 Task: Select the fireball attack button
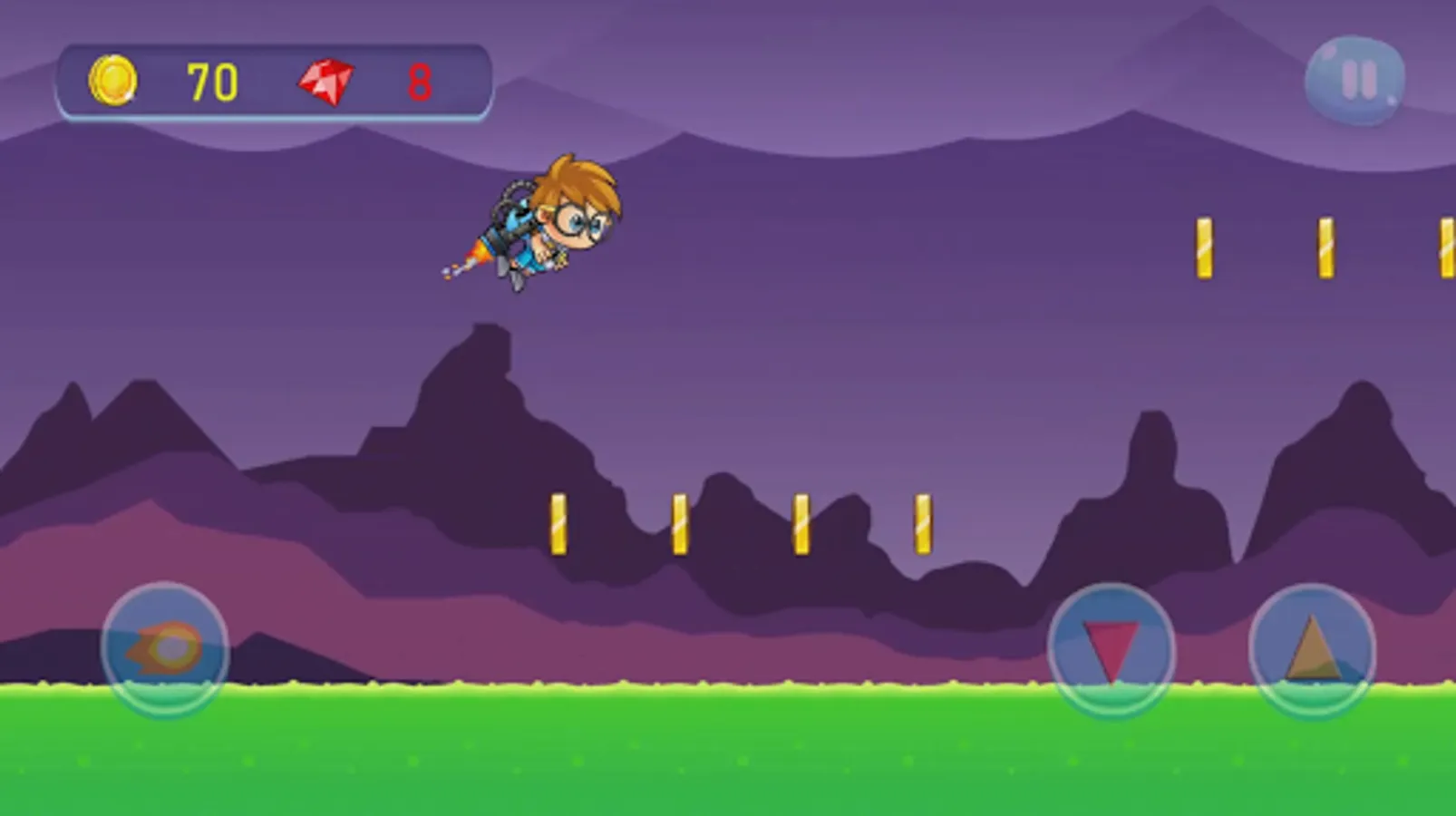coord(166,647)
